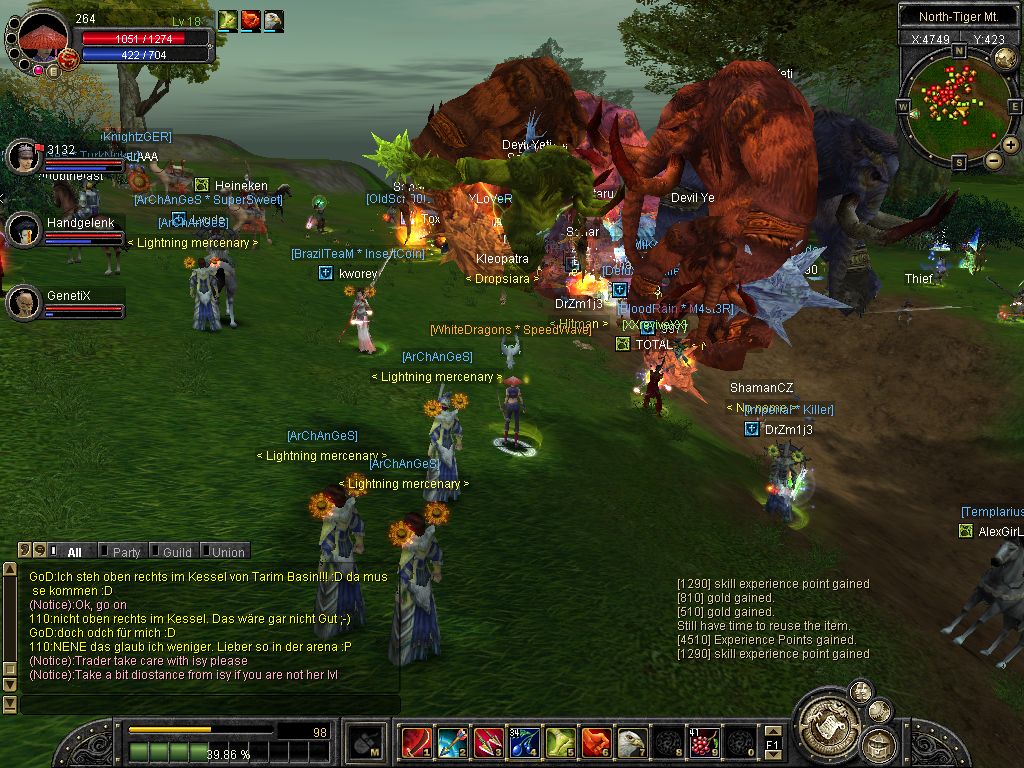The height and width of the screenshot is (768, 1024).
Task: Use the red berries item in hotbar
Action: coord(705,743)
